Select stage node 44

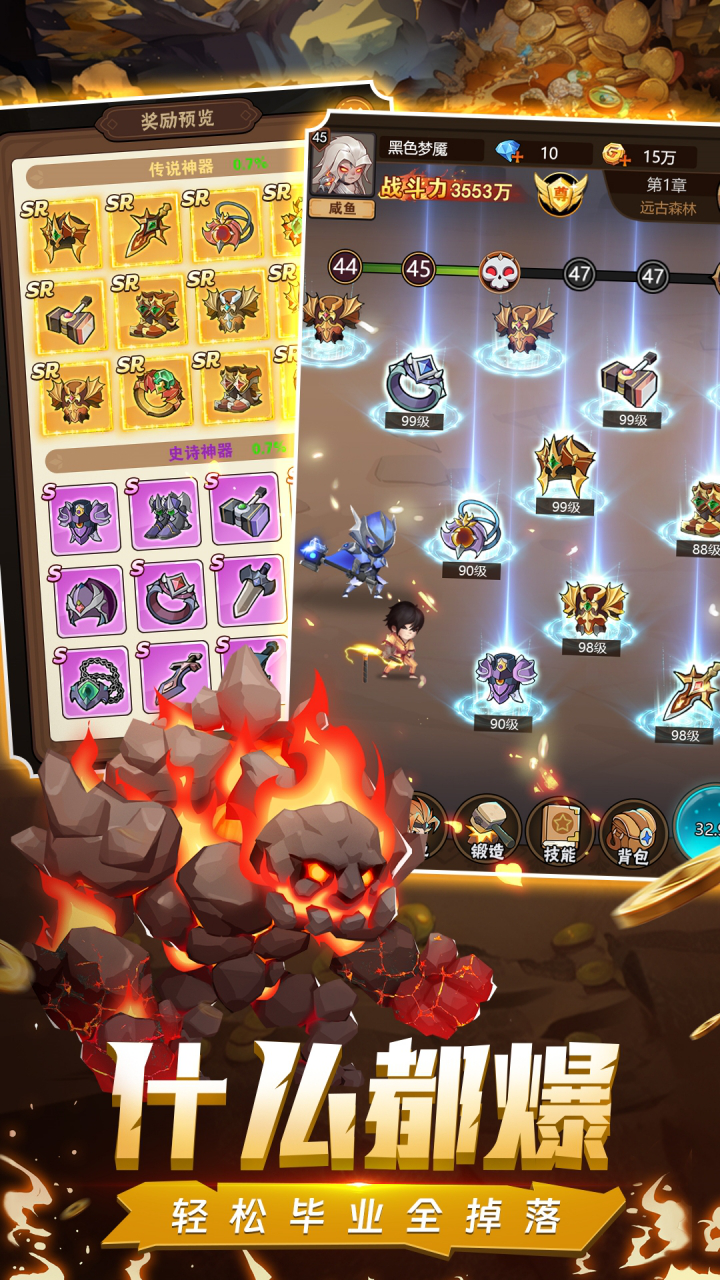point(345,267)
